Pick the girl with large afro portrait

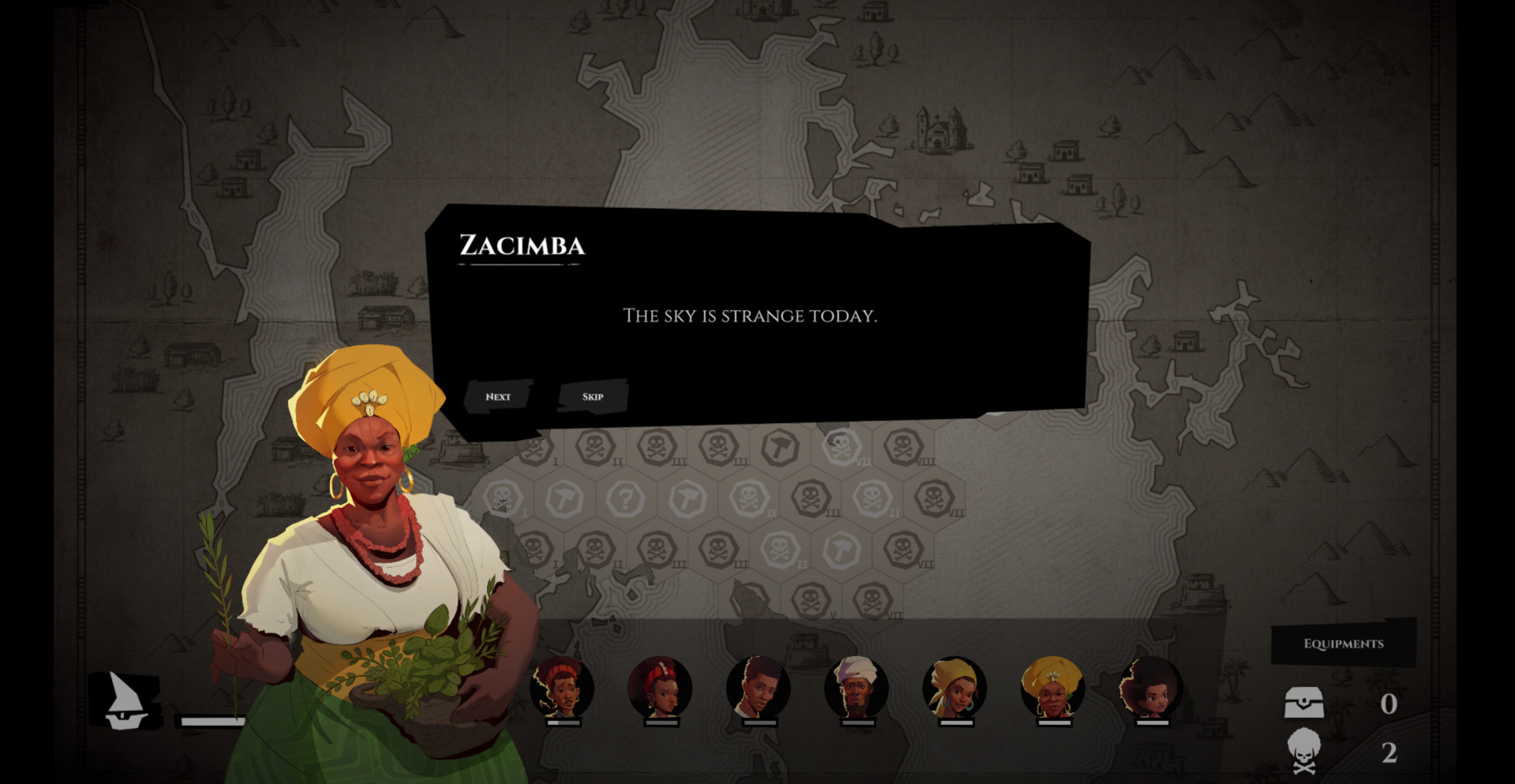1150,688
